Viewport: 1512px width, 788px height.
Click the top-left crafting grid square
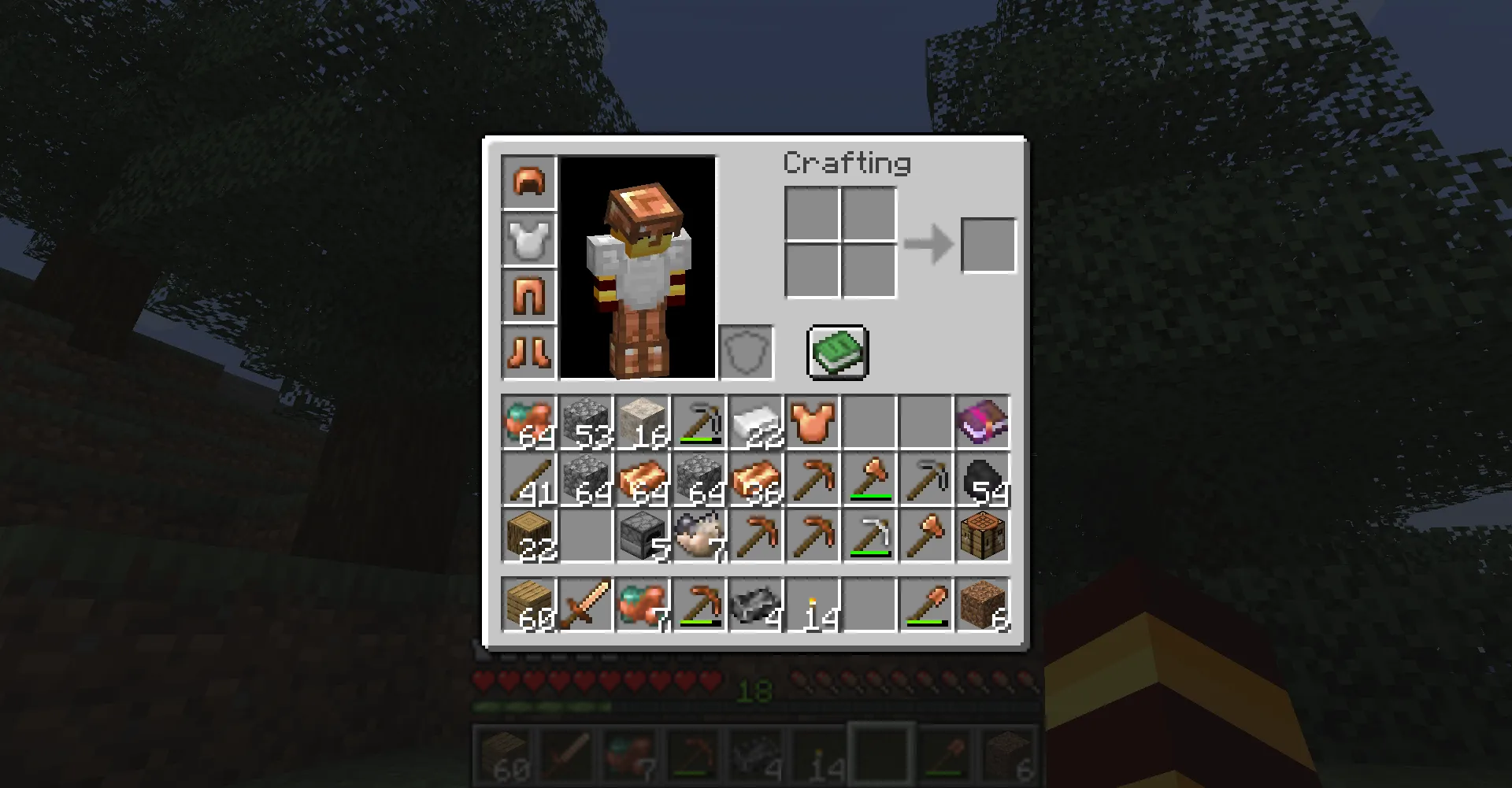click(811, 214)
